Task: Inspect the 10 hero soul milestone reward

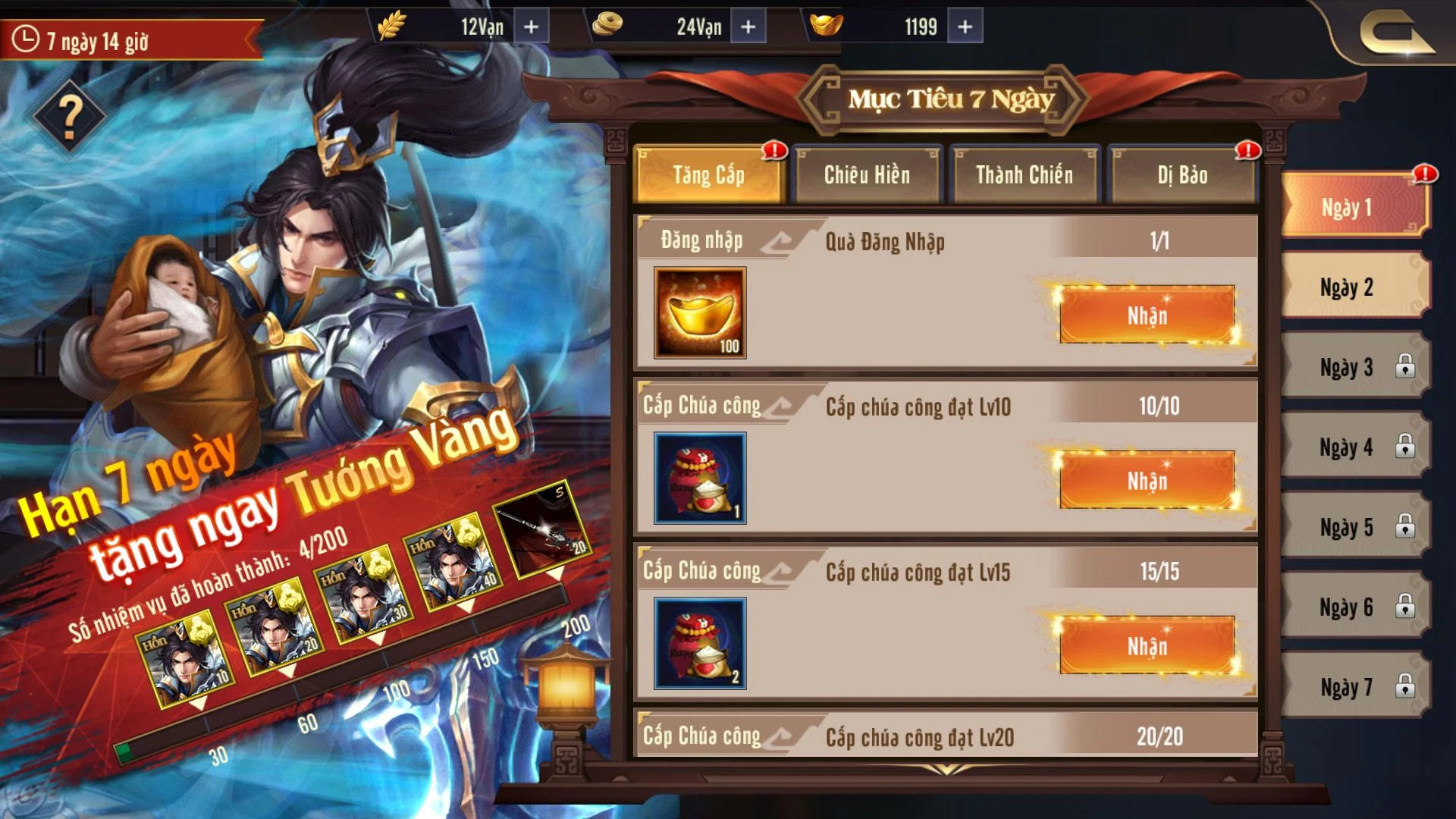Action: point(186,661)
